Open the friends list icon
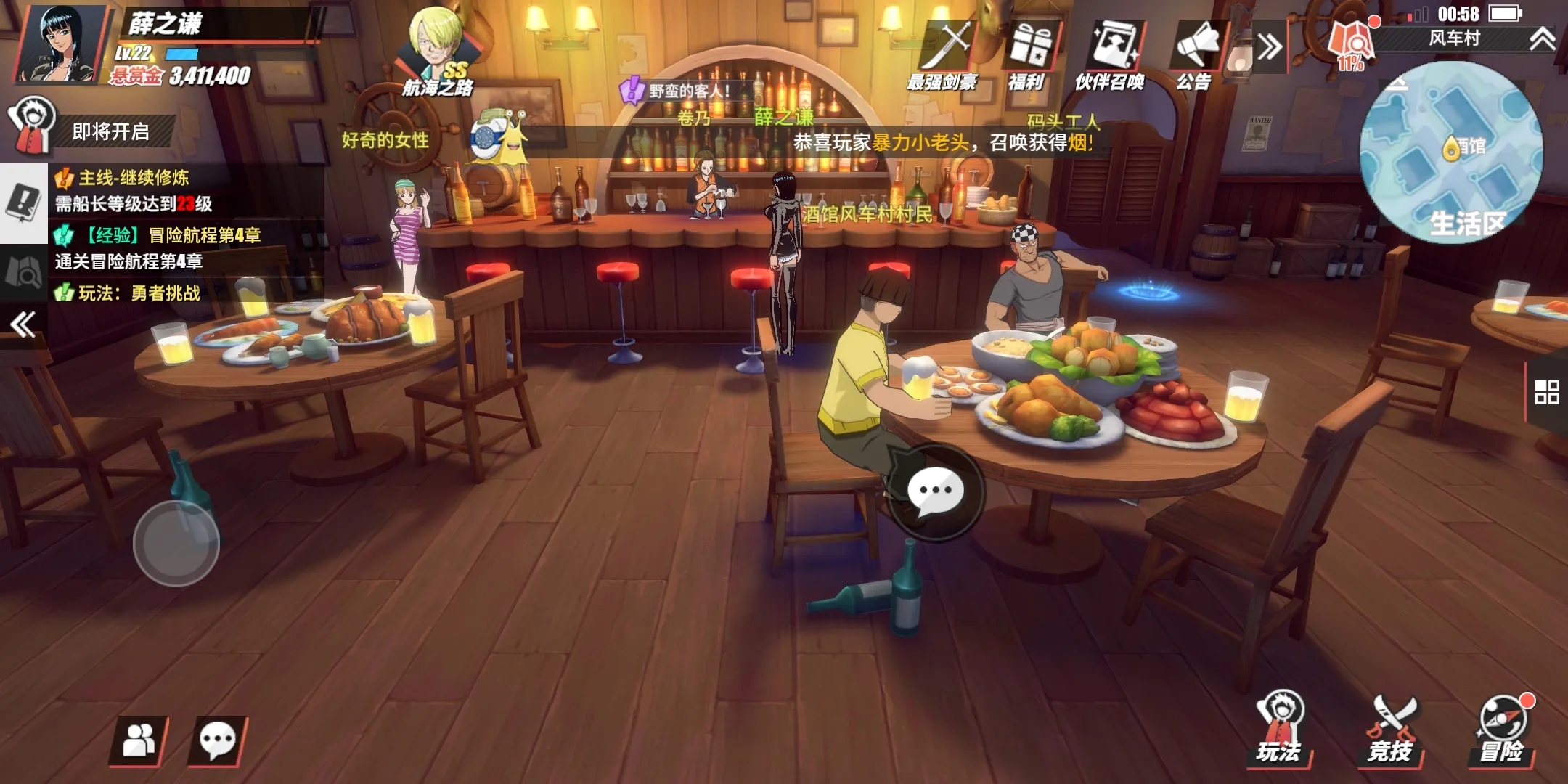Image resolution: width=1568 pixels, height=784 pixels. click(138, 741)
